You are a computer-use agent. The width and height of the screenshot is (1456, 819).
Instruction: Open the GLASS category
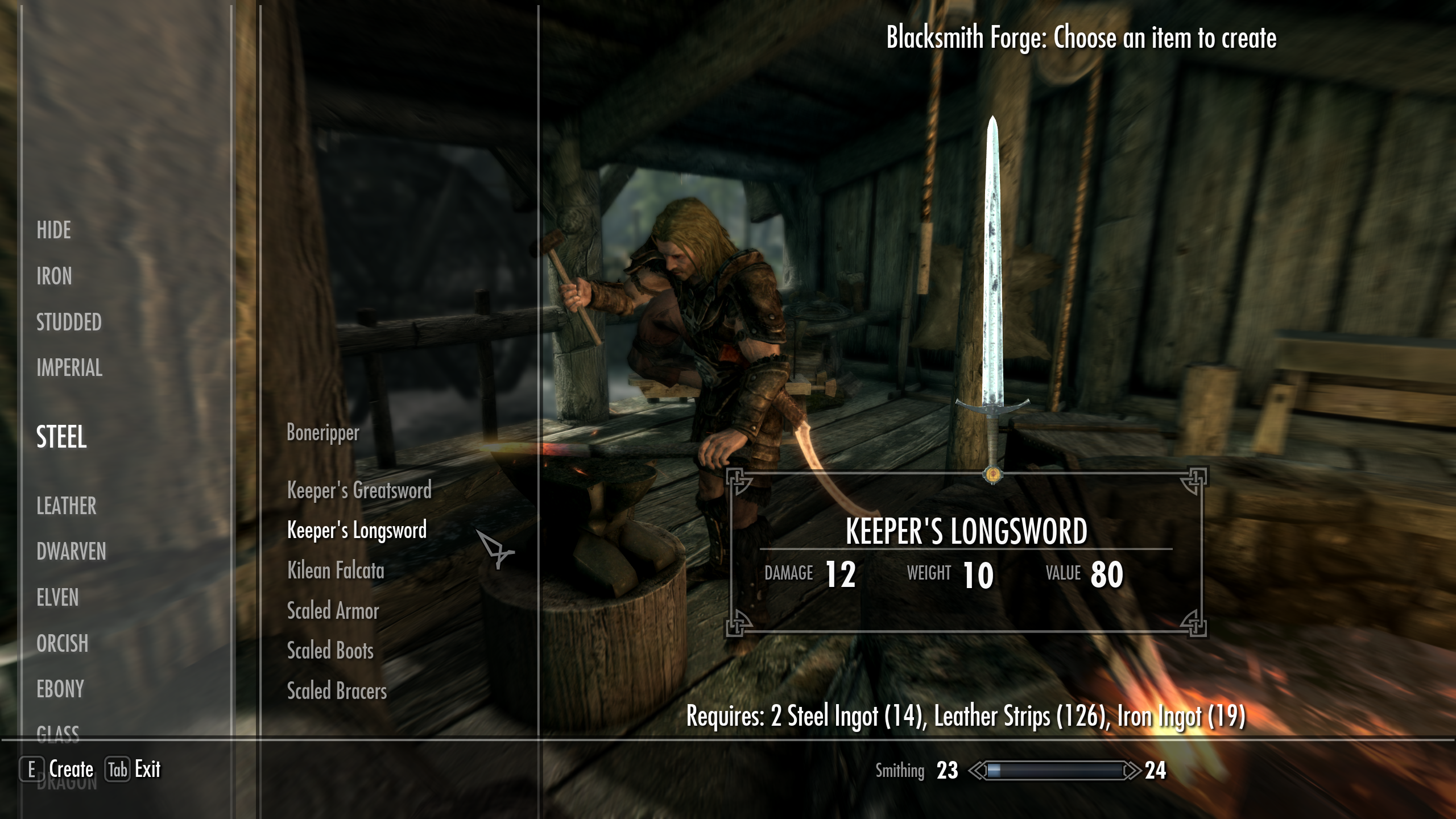pyautogui.click(x=59, y=734)
